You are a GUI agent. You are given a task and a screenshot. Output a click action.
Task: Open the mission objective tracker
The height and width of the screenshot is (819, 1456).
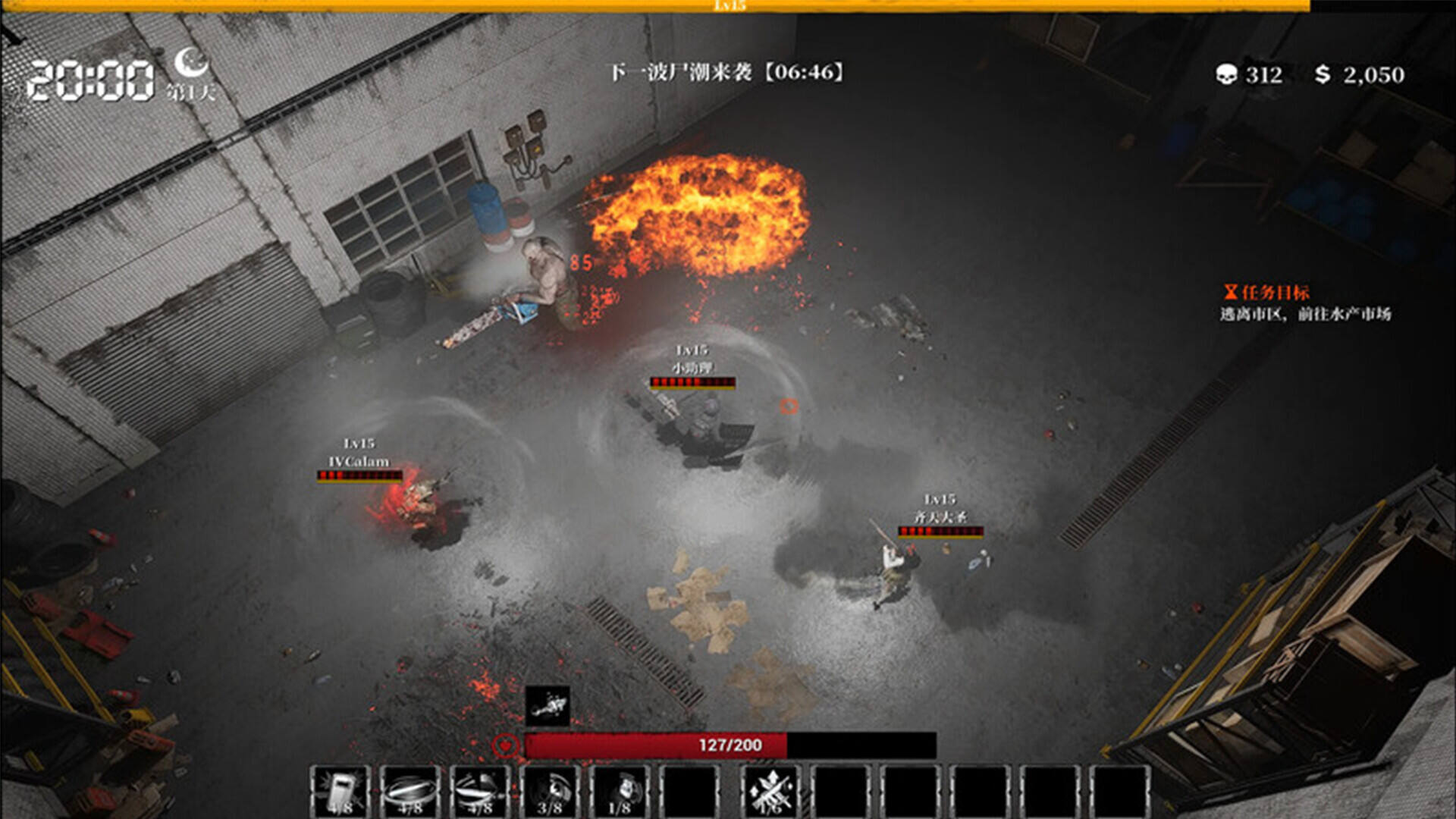1276,293
